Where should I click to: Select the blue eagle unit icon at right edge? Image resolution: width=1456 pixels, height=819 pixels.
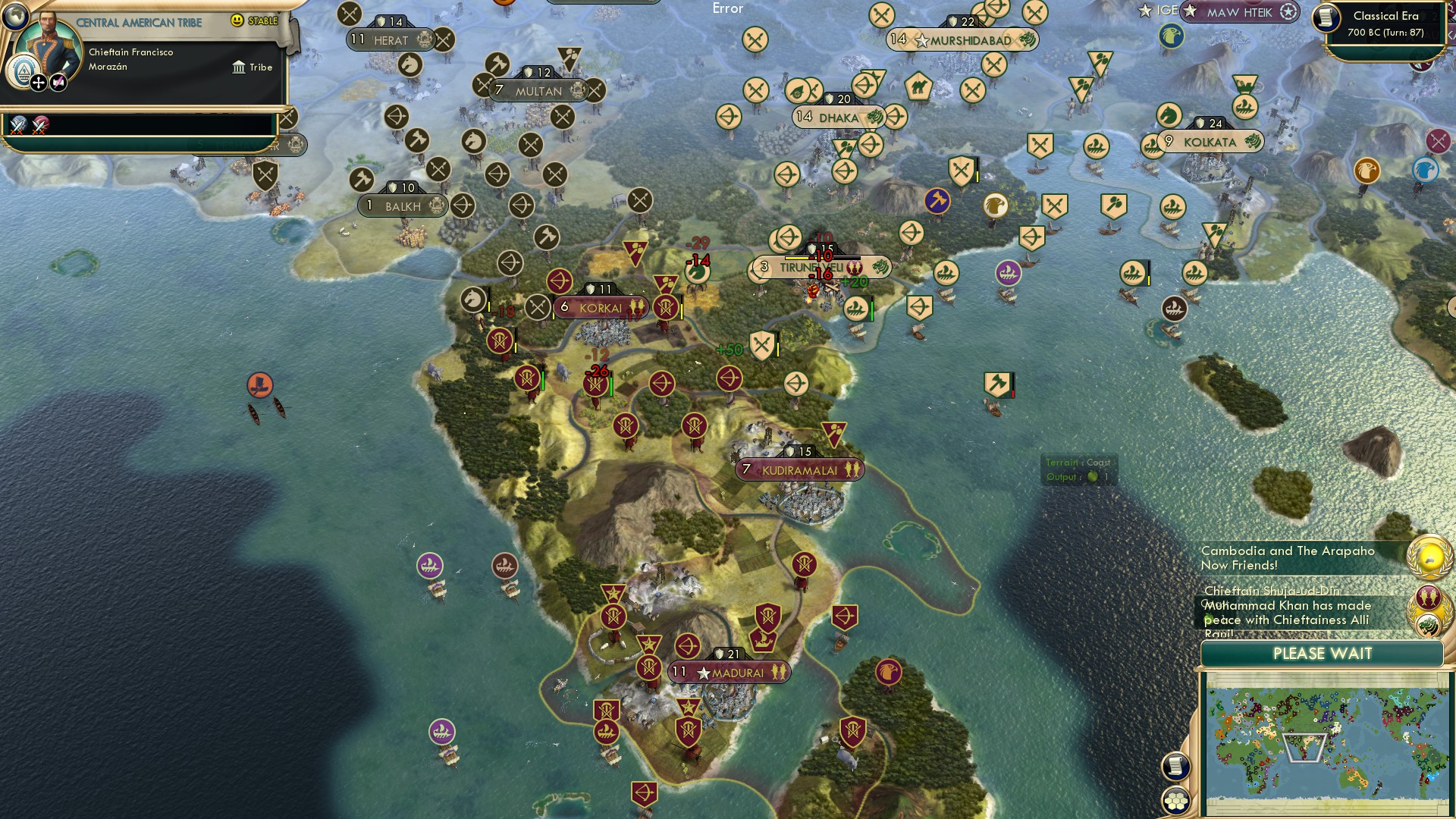[1423, 170]
